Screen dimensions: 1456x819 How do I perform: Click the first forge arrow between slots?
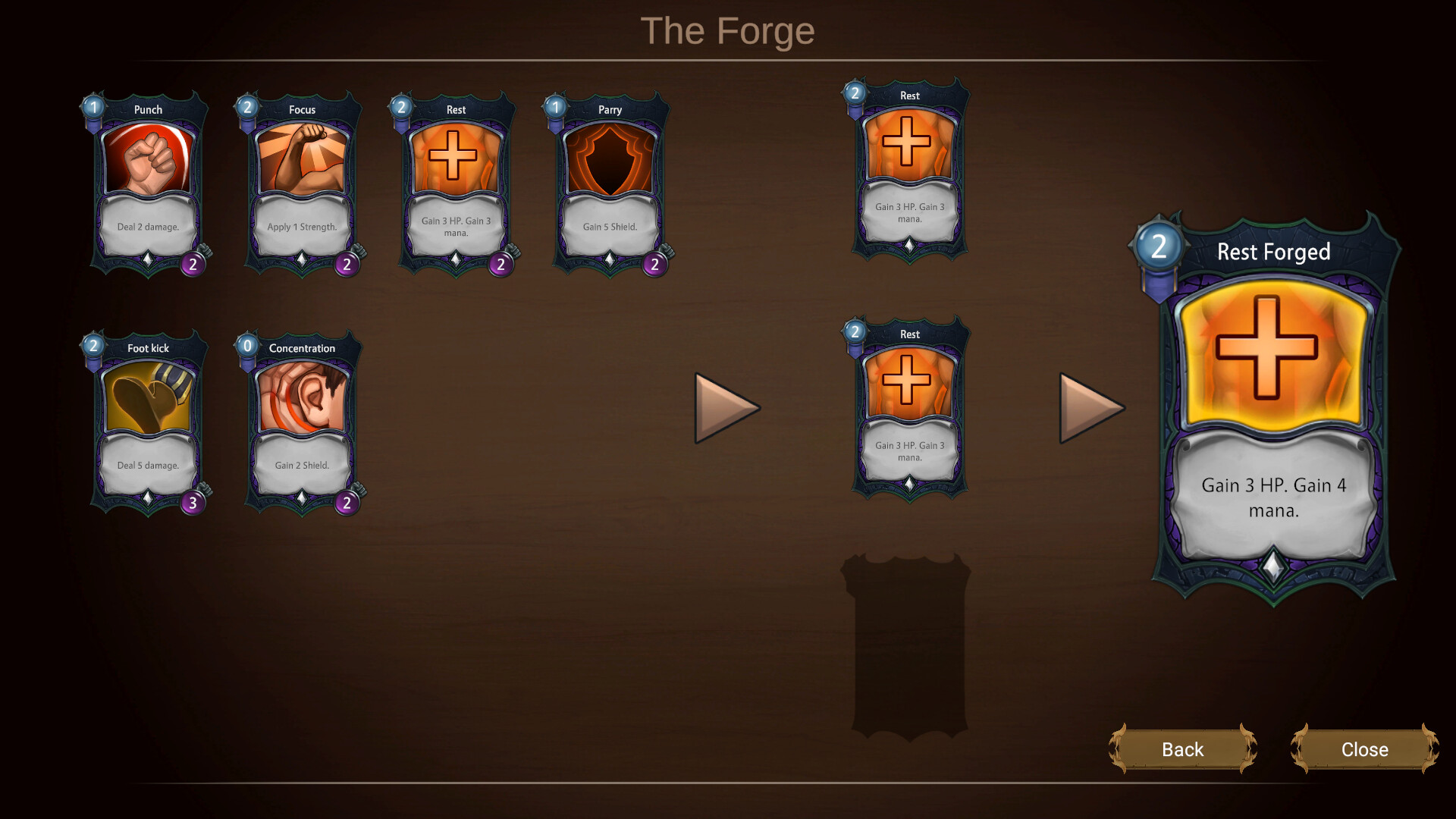tap(720, 407)
